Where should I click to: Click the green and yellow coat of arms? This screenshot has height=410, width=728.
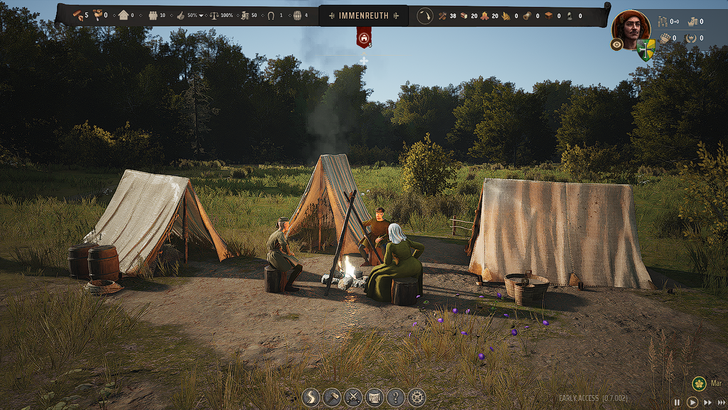point(644,48)
